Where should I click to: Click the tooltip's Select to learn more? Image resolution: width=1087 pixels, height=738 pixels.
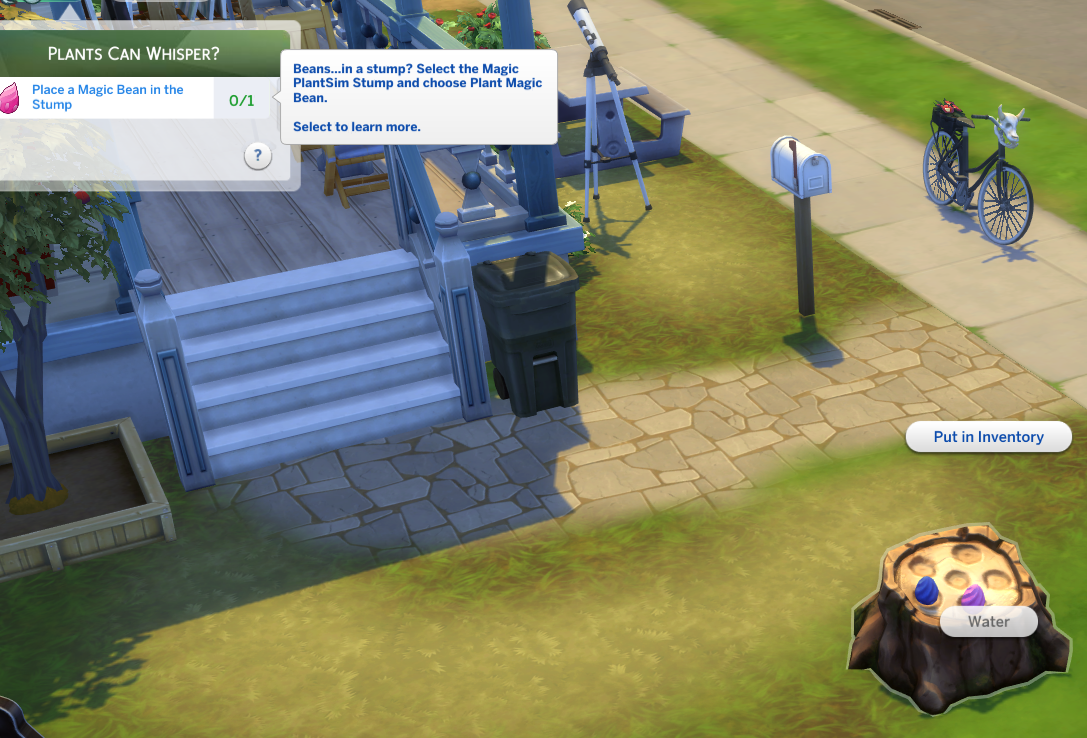(x=356, y=127)
